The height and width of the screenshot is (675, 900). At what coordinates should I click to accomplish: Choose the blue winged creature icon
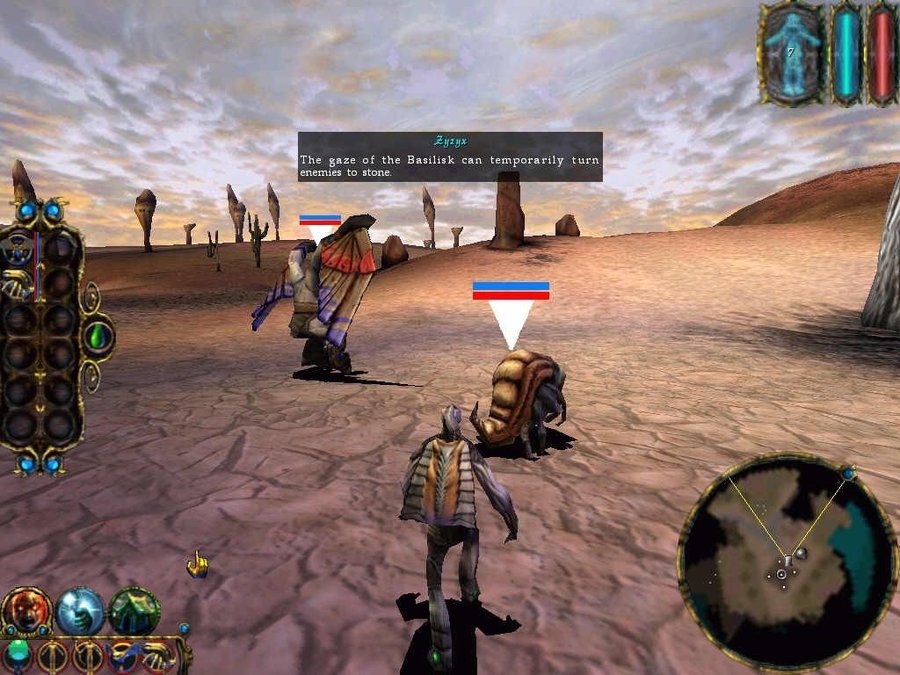(124, 656)
